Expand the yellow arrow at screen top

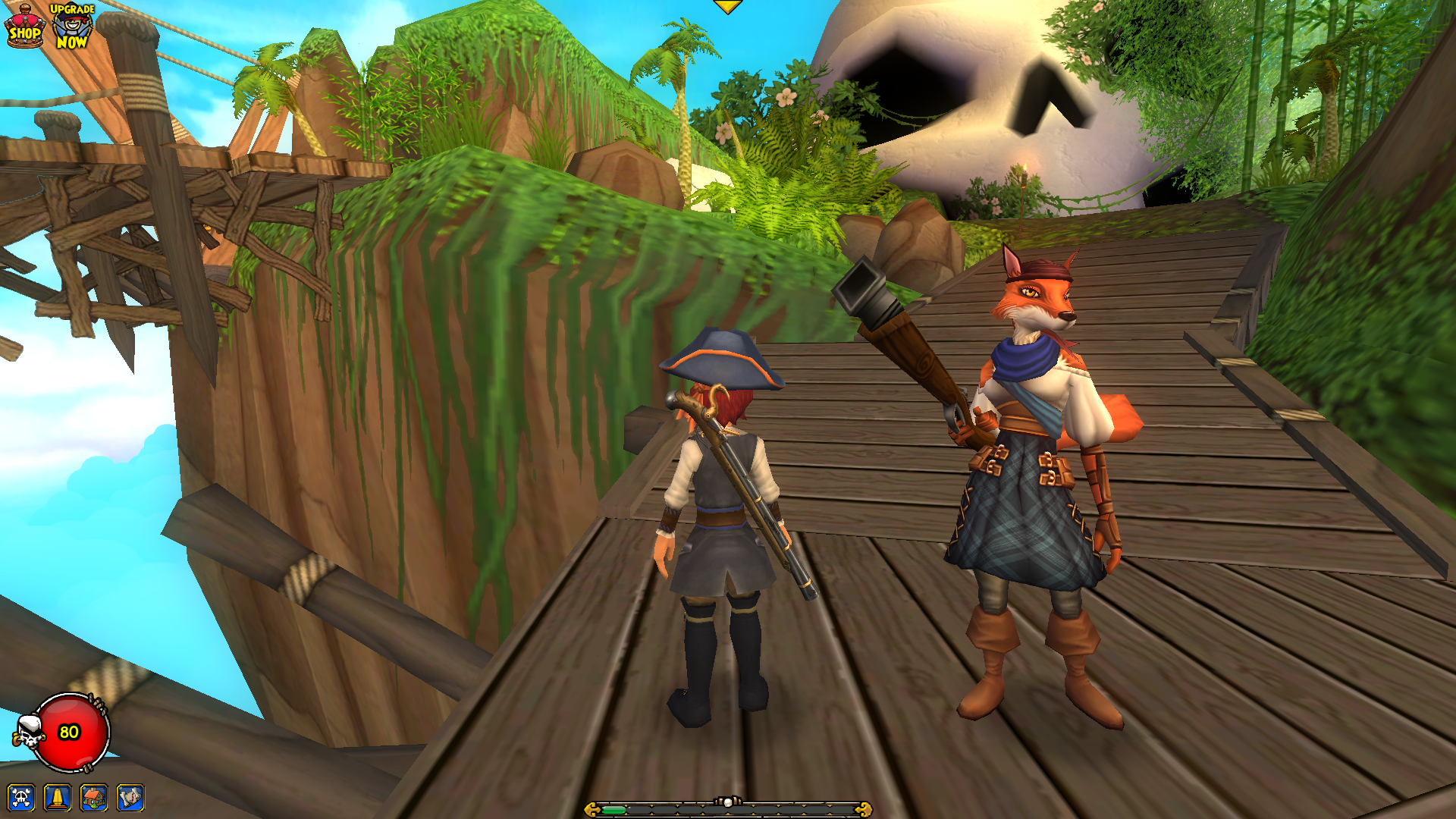tap(727, 7)
